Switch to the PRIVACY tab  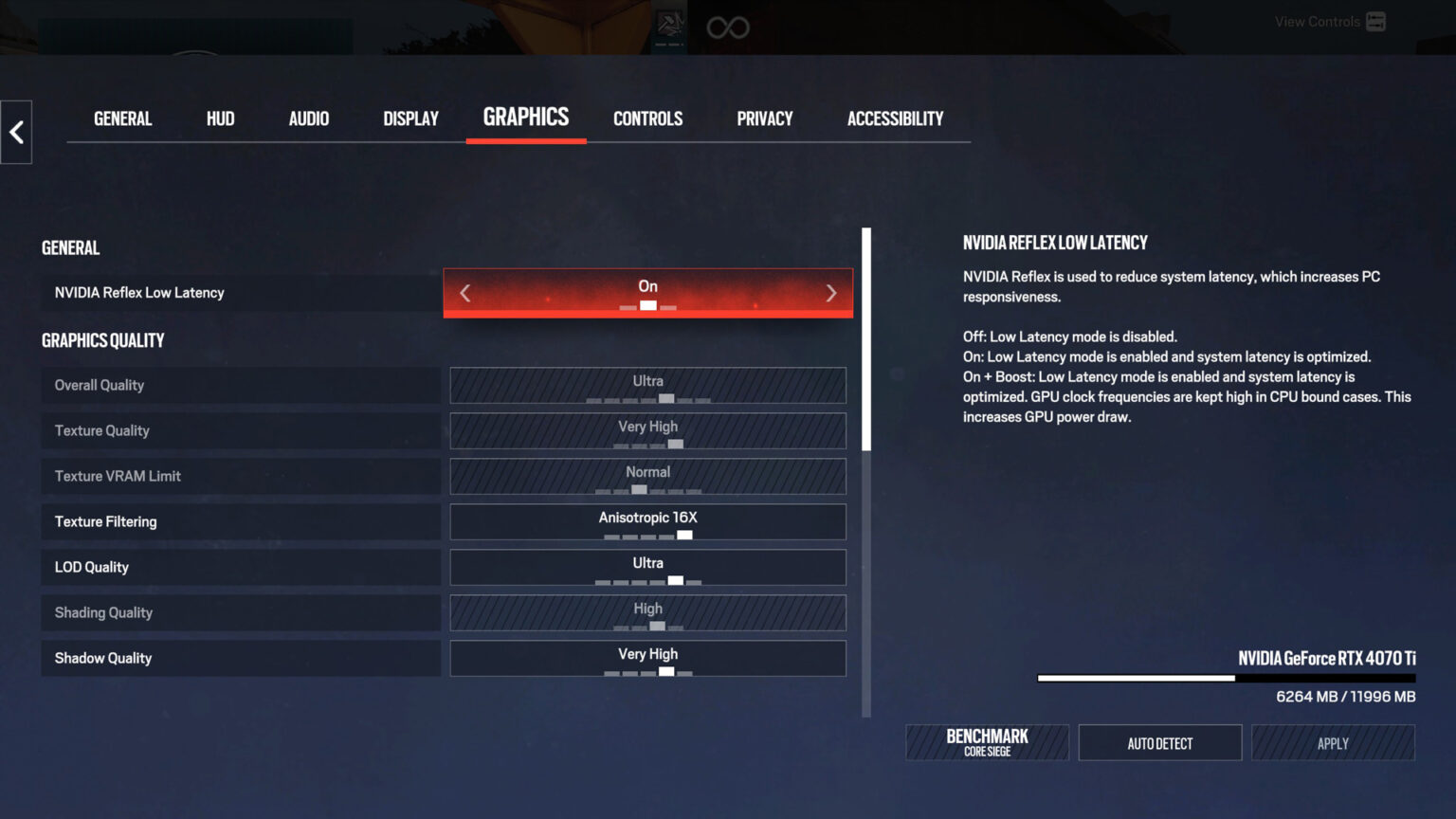765,118
